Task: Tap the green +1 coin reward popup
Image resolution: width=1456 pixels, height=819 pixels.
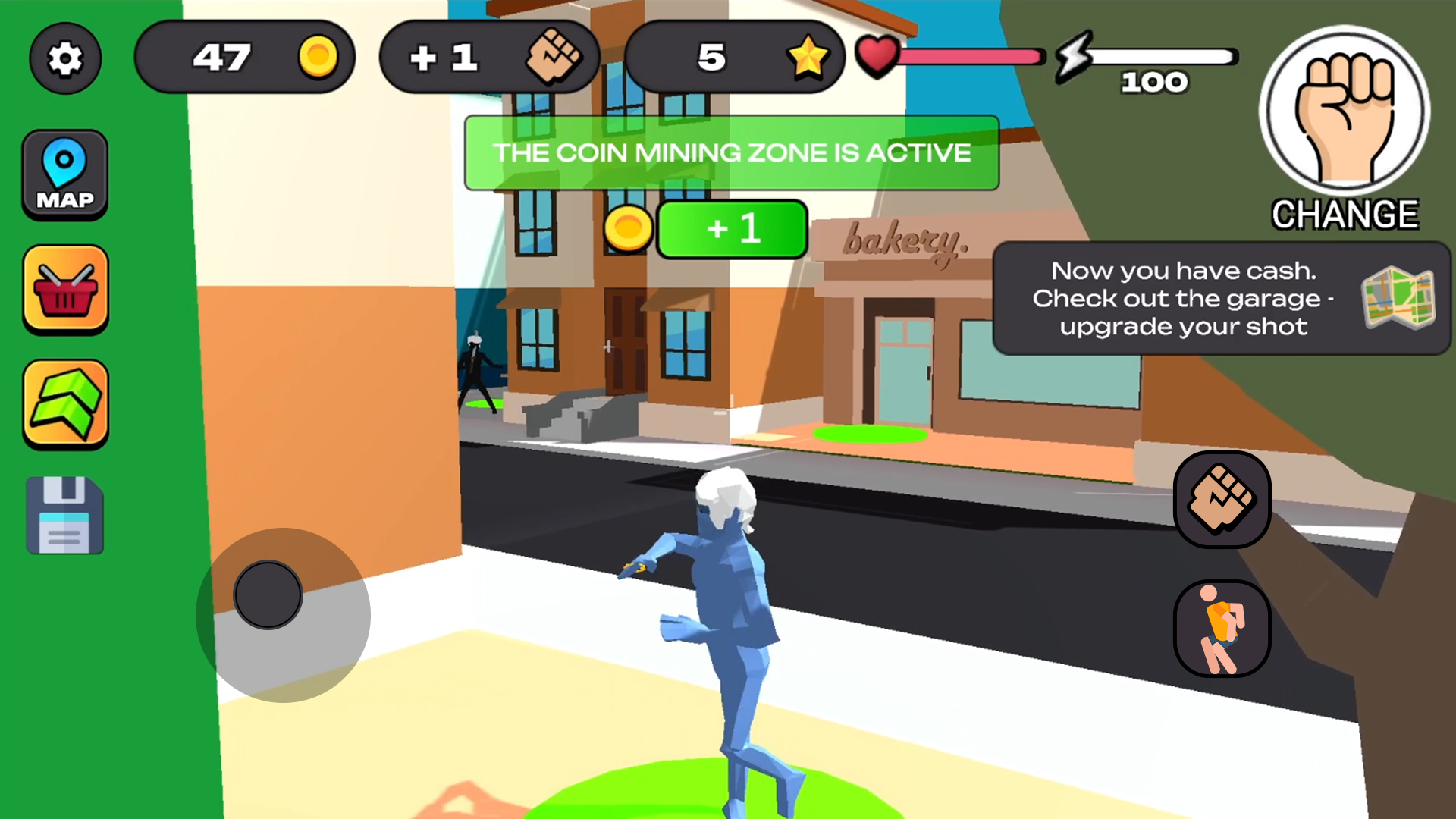Action: pos(732,229)
